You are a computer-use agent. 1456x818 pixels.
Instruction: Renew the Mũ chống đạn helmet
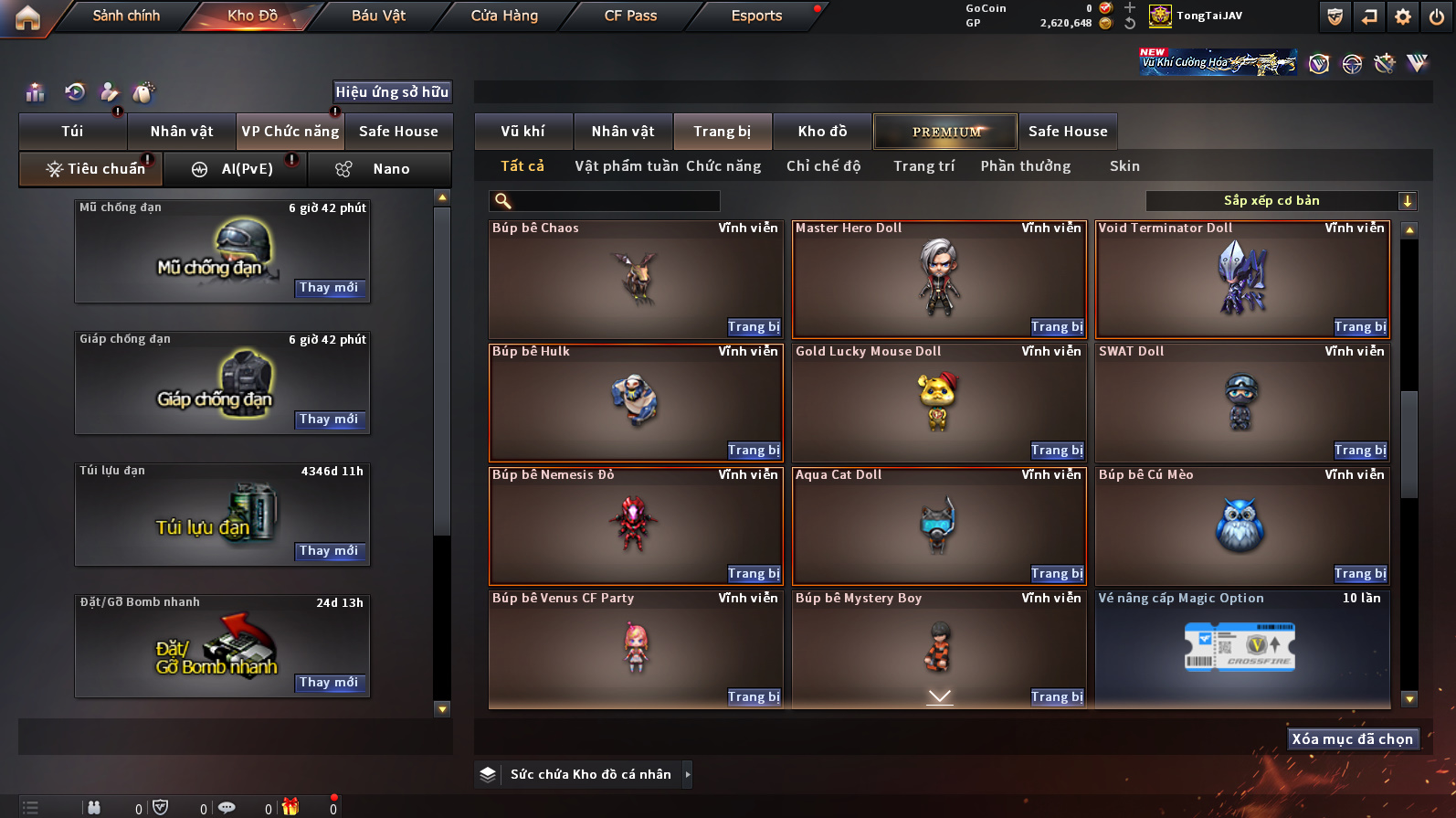click(x=329, y=288)
